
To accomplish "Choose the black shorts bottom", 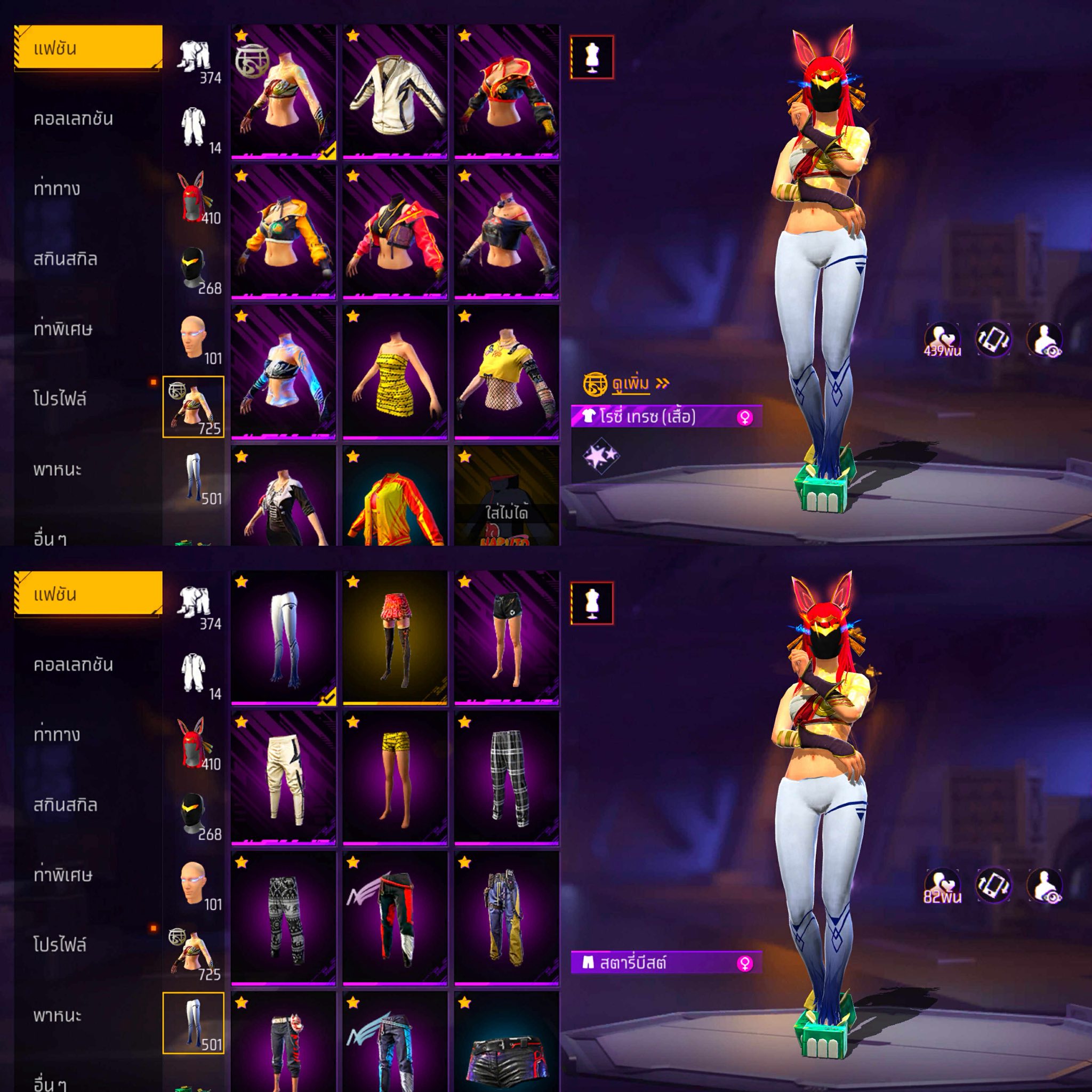I will [507, 638].
